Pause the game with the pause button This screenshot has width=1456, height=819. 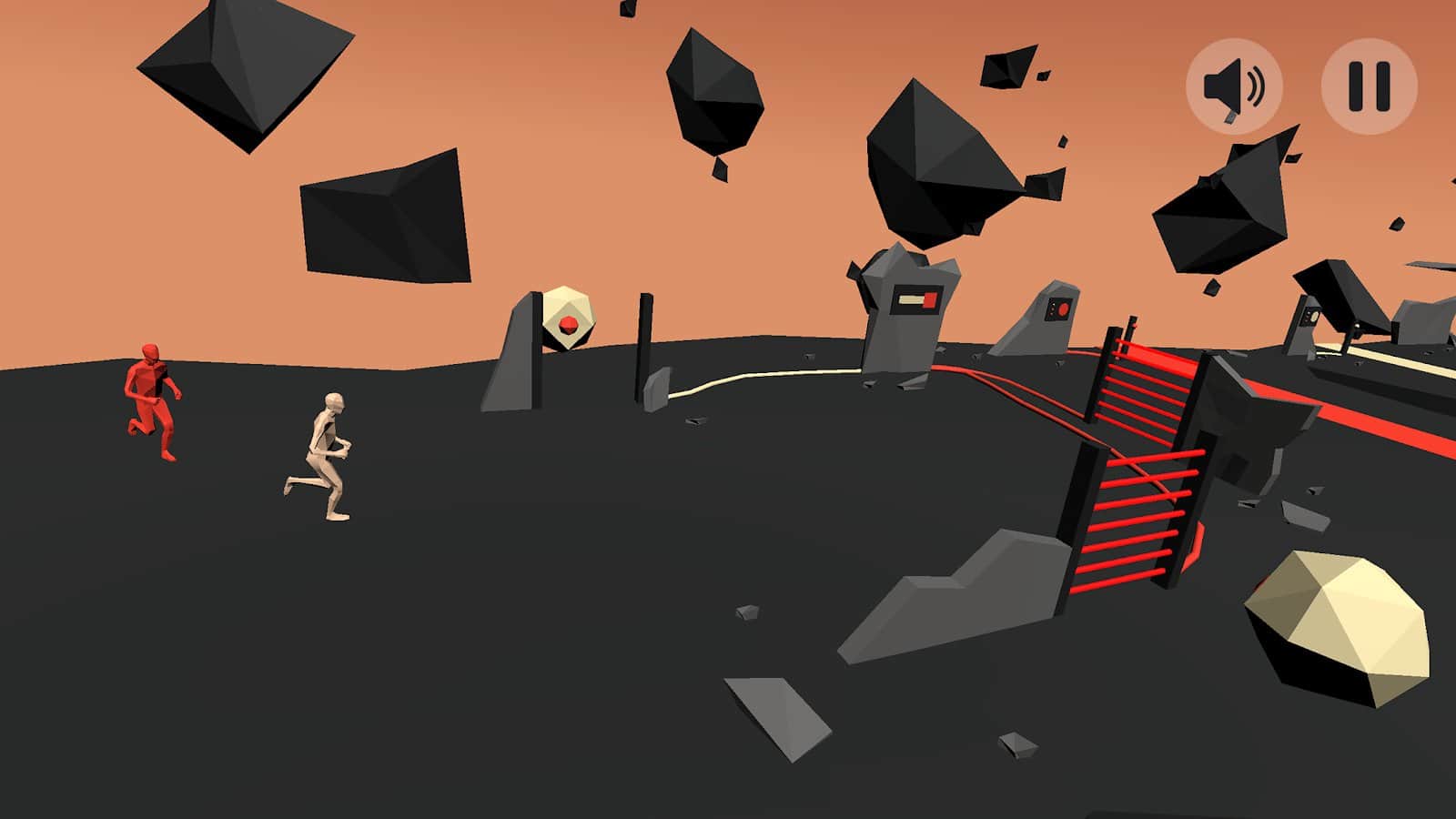point(1369,86)
